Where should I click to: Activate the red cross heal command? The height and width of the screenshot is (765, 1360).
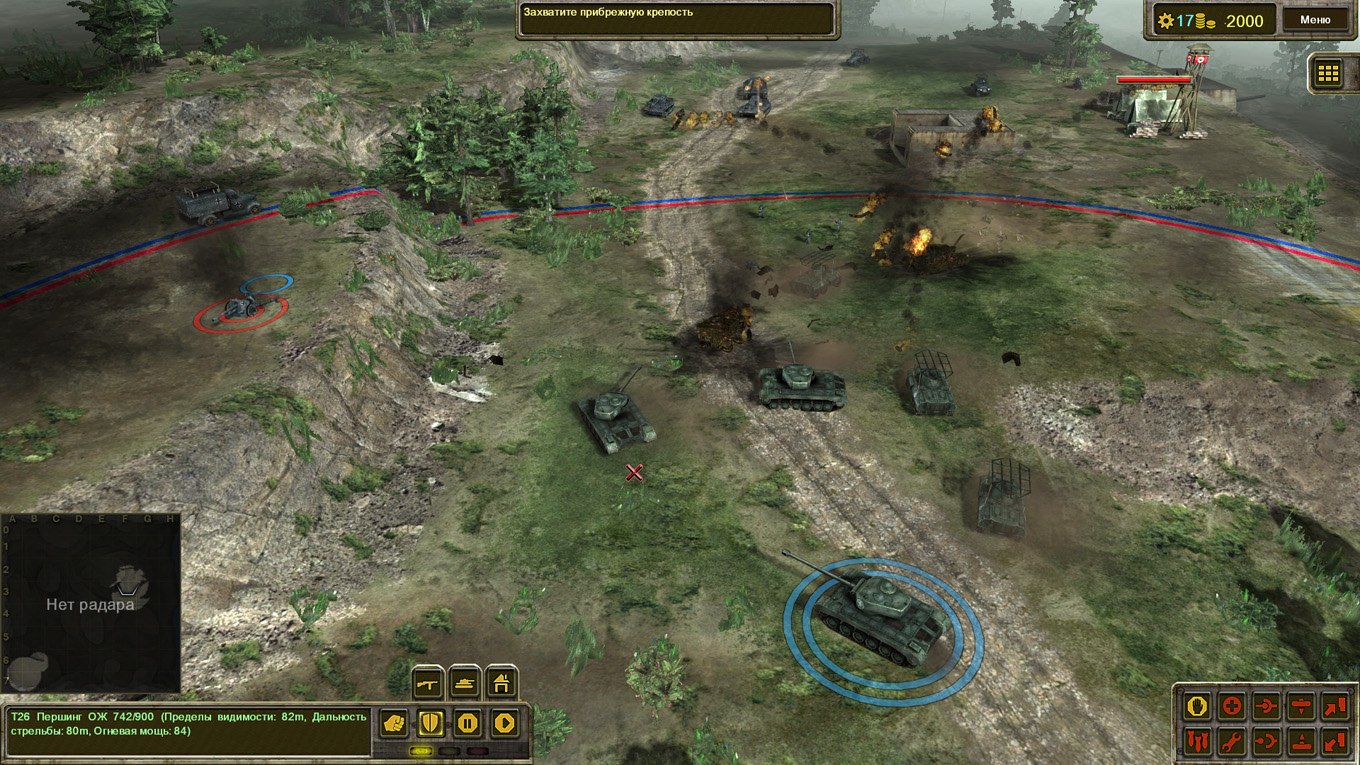click(x=1231, y=706)
